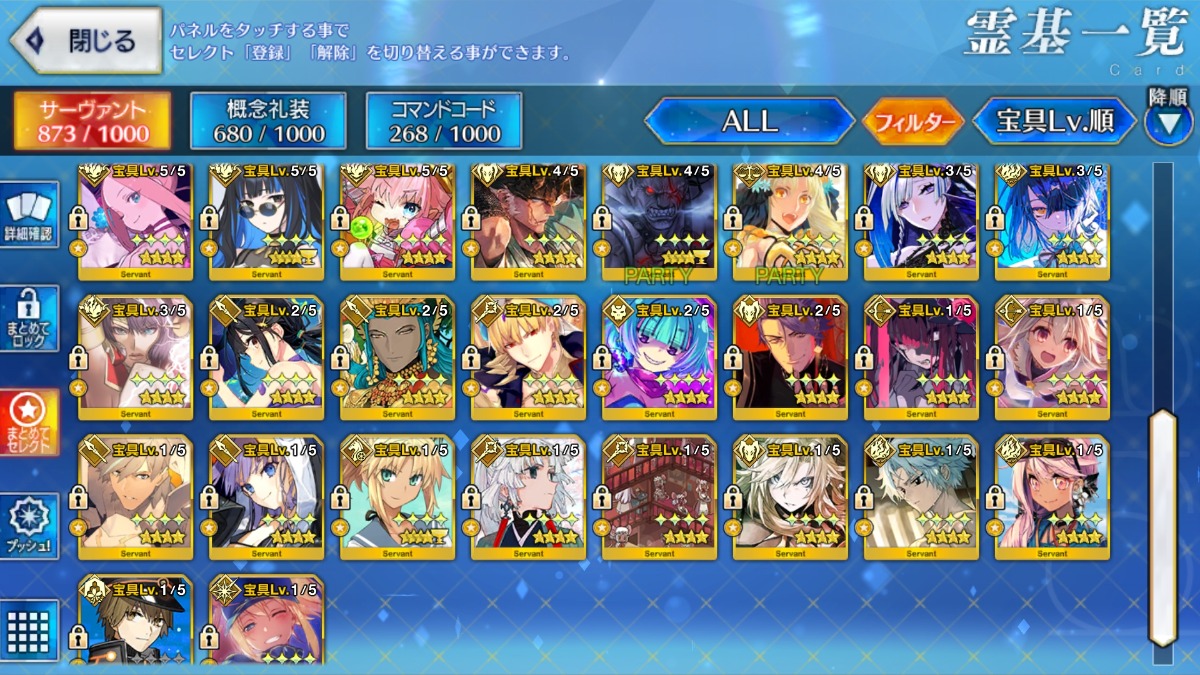
Task: Click the vertical list scrollbar handle
Action: click(1162, 525)
